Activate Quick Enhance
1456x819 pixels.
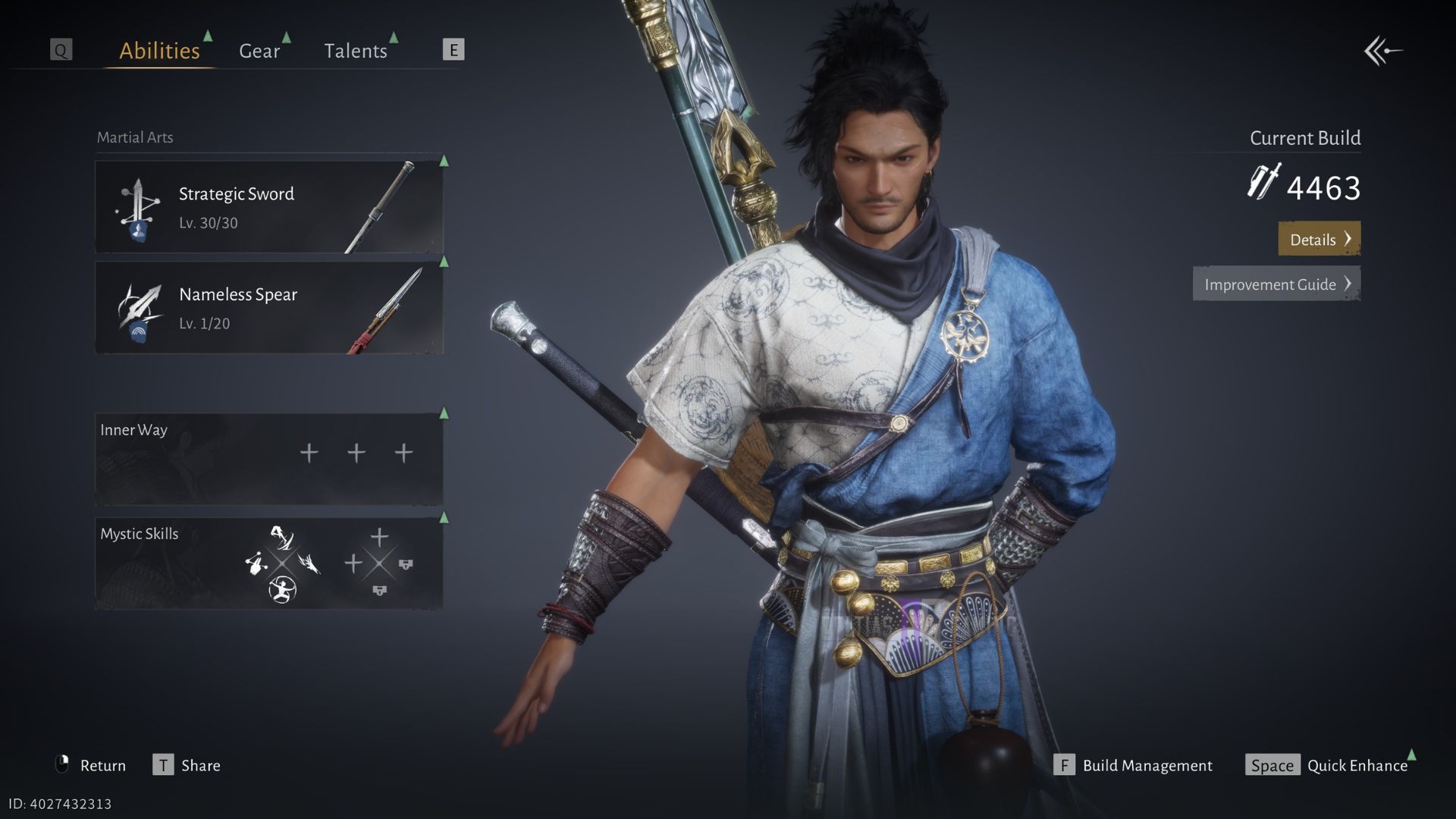[1327, 765]
